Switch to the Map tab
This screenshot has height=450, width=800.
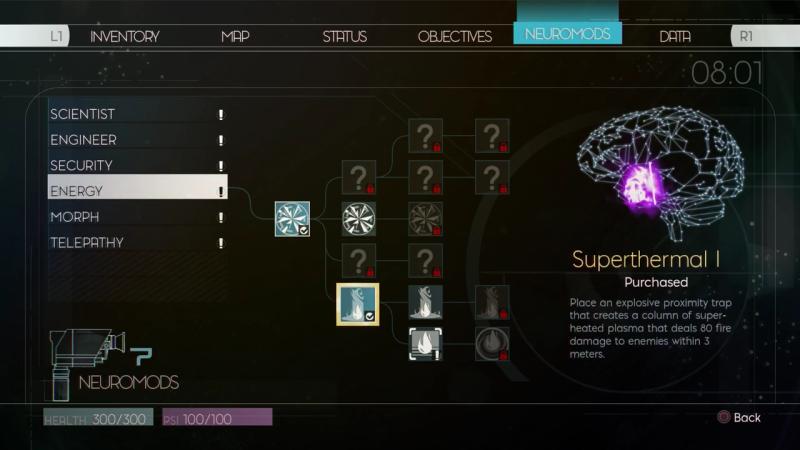pyautogui.click(x=235, y=36)
